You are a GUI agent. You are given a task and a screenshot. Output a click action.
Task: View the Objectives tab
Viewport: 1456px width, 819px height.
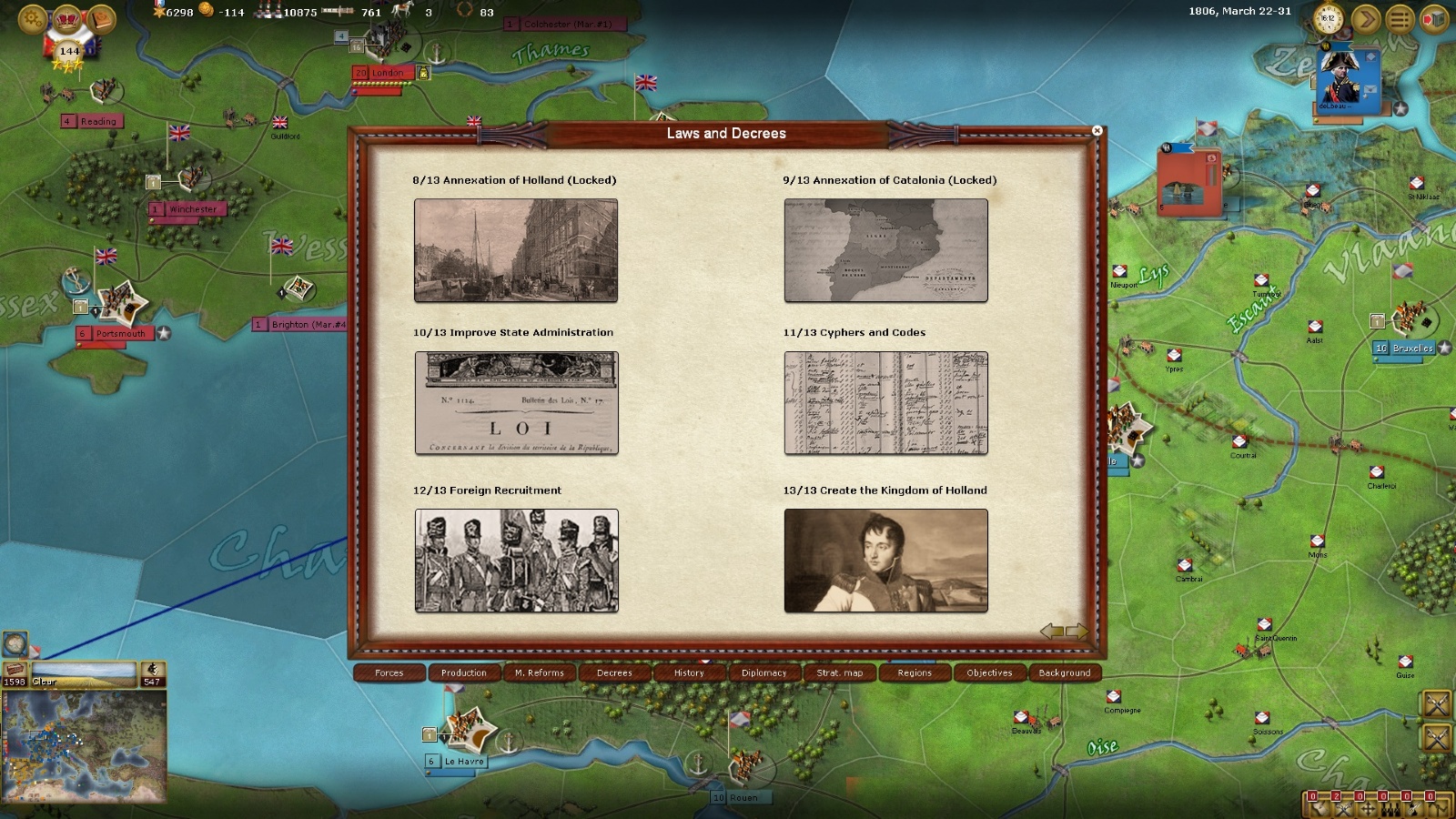(989, 673)
